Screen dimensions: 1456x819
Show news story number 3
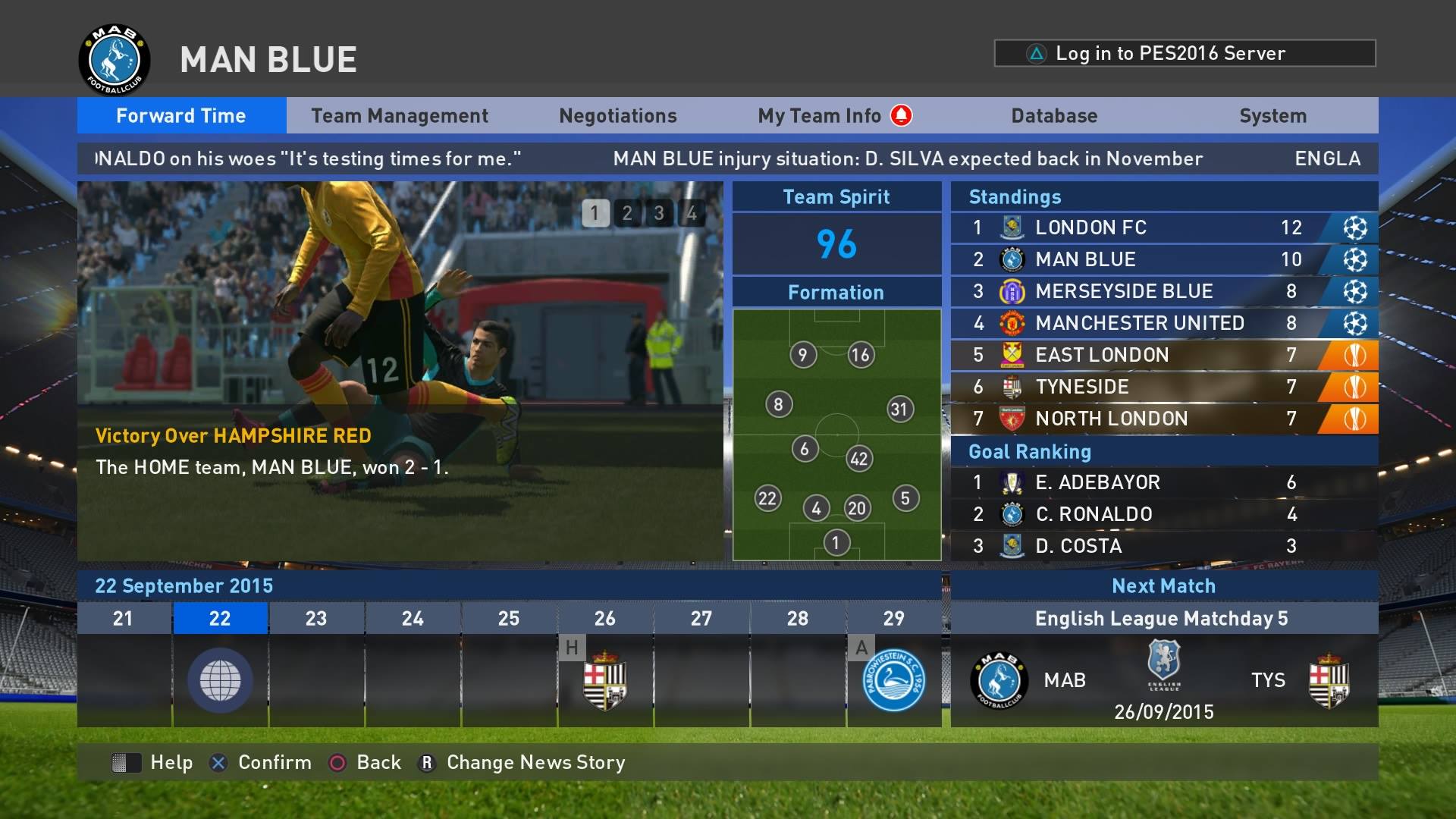[x=659, y=213]
